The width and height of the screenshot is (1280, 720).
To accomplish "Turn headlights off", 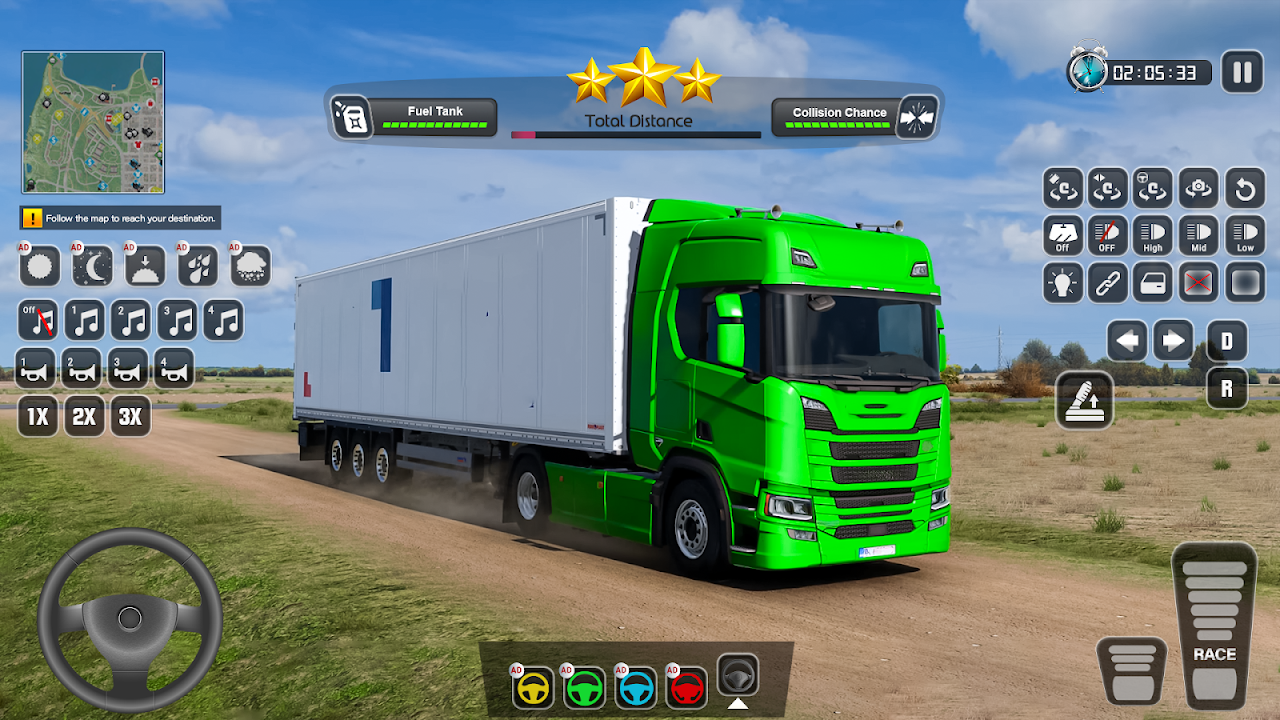I will 1107,236.
